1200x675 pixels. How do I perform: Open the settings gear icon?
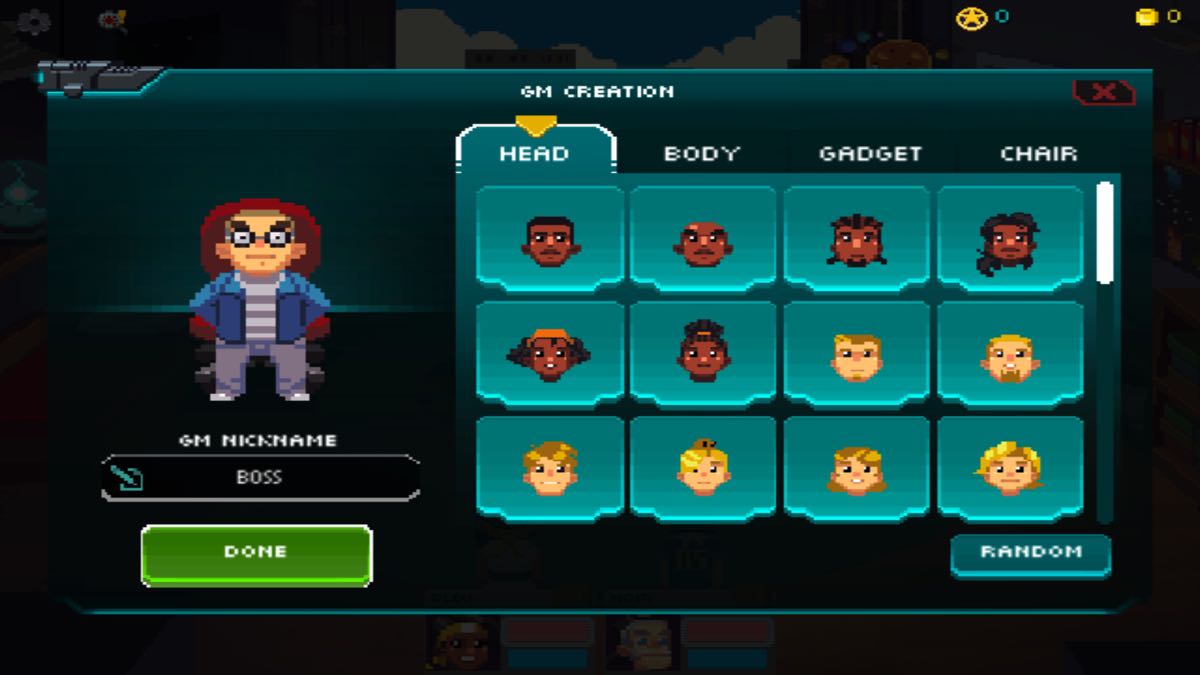(34, 21)
